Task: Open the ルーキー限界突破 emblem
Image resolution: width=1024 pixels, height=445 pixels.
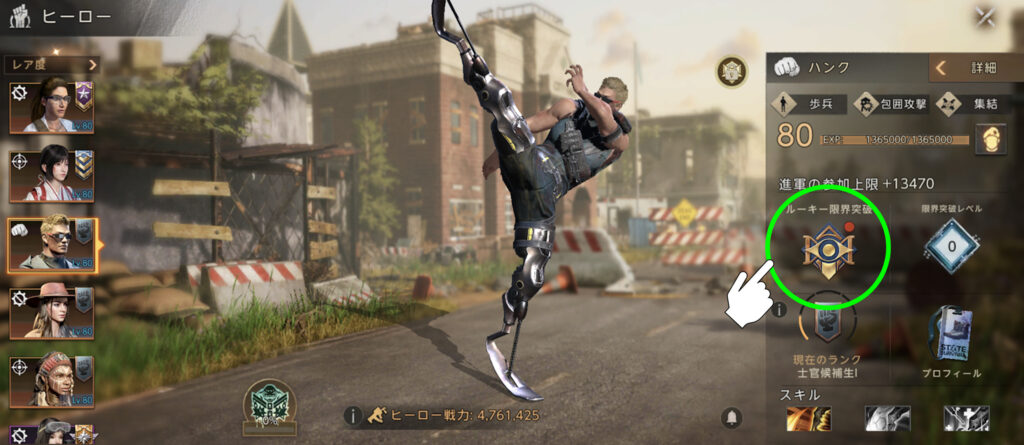Action: pyautogui.click(x=827, y=245)
